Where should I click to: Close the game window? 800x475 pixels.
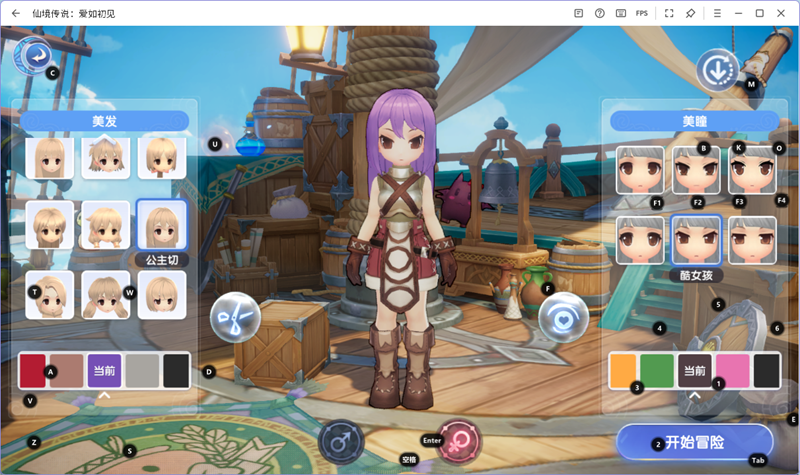click(x=782, y=13)
